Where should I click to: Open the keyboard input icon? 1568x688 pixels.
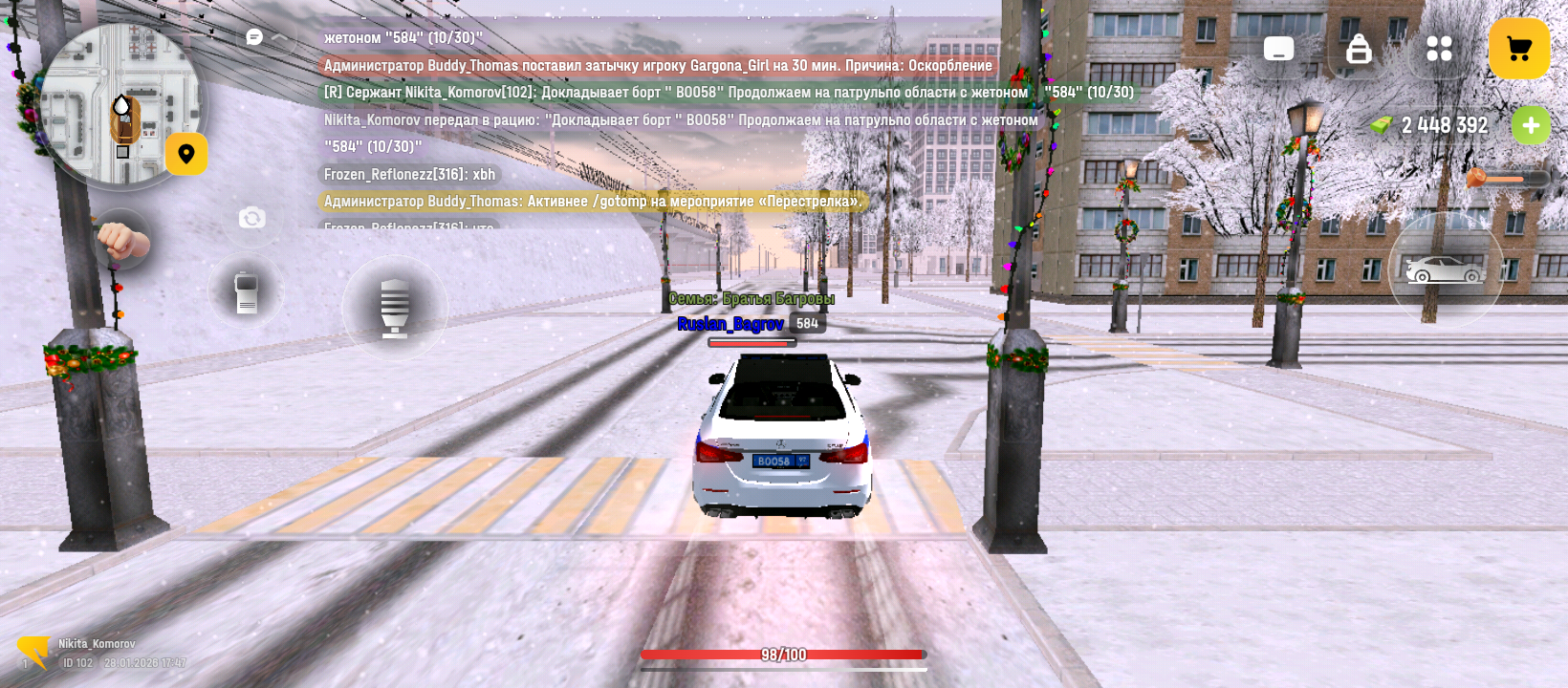point(1278,49)
